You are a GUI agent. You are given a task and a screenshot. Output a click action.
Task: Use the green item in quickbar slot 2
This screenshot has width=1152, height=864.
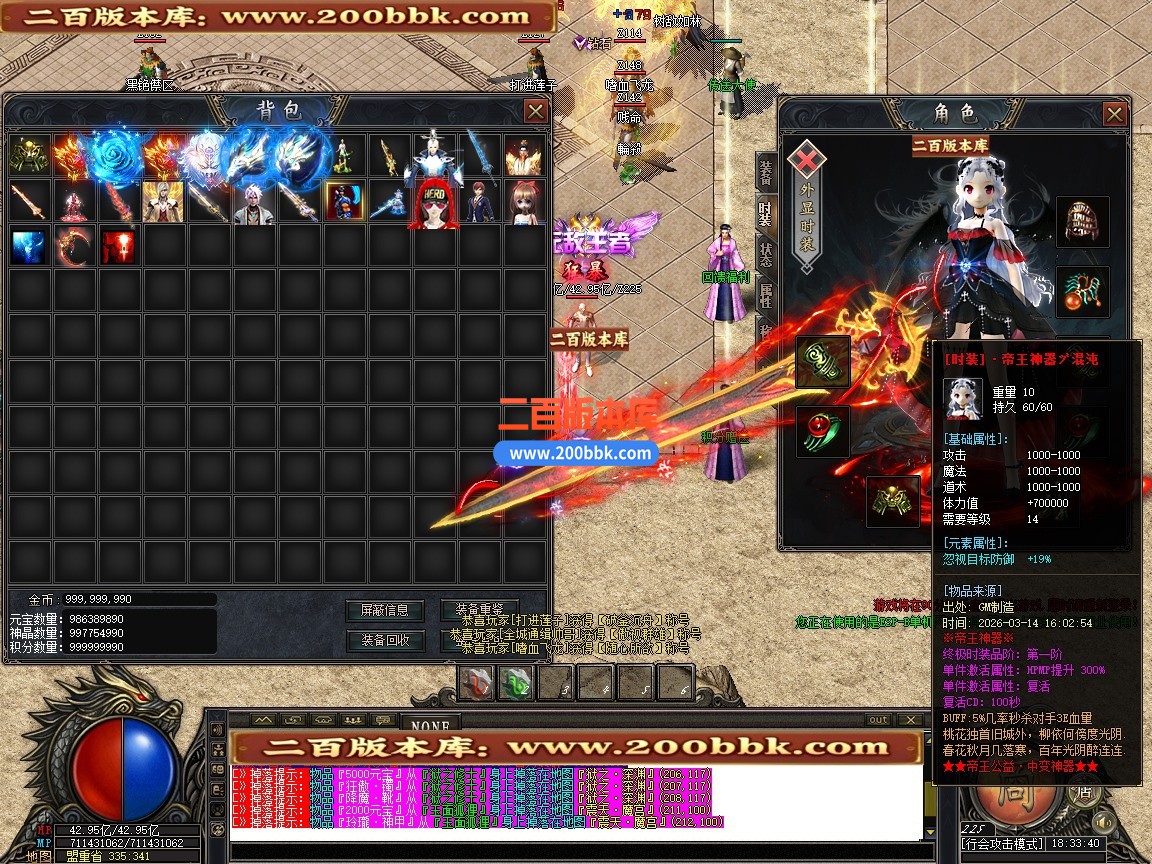click(516, 684)
